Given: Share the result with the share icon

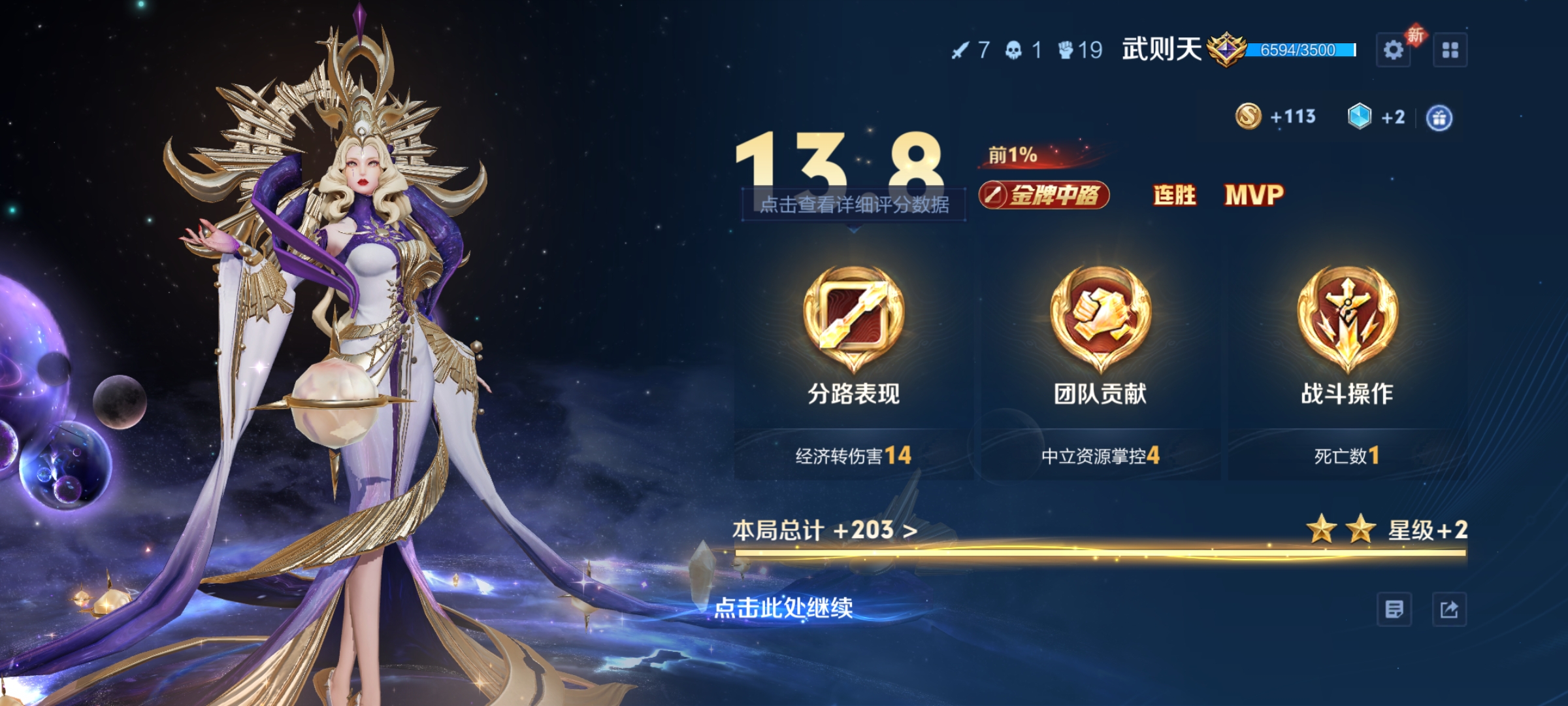Looking at the screenshot, I should [x=1449, y=610].
